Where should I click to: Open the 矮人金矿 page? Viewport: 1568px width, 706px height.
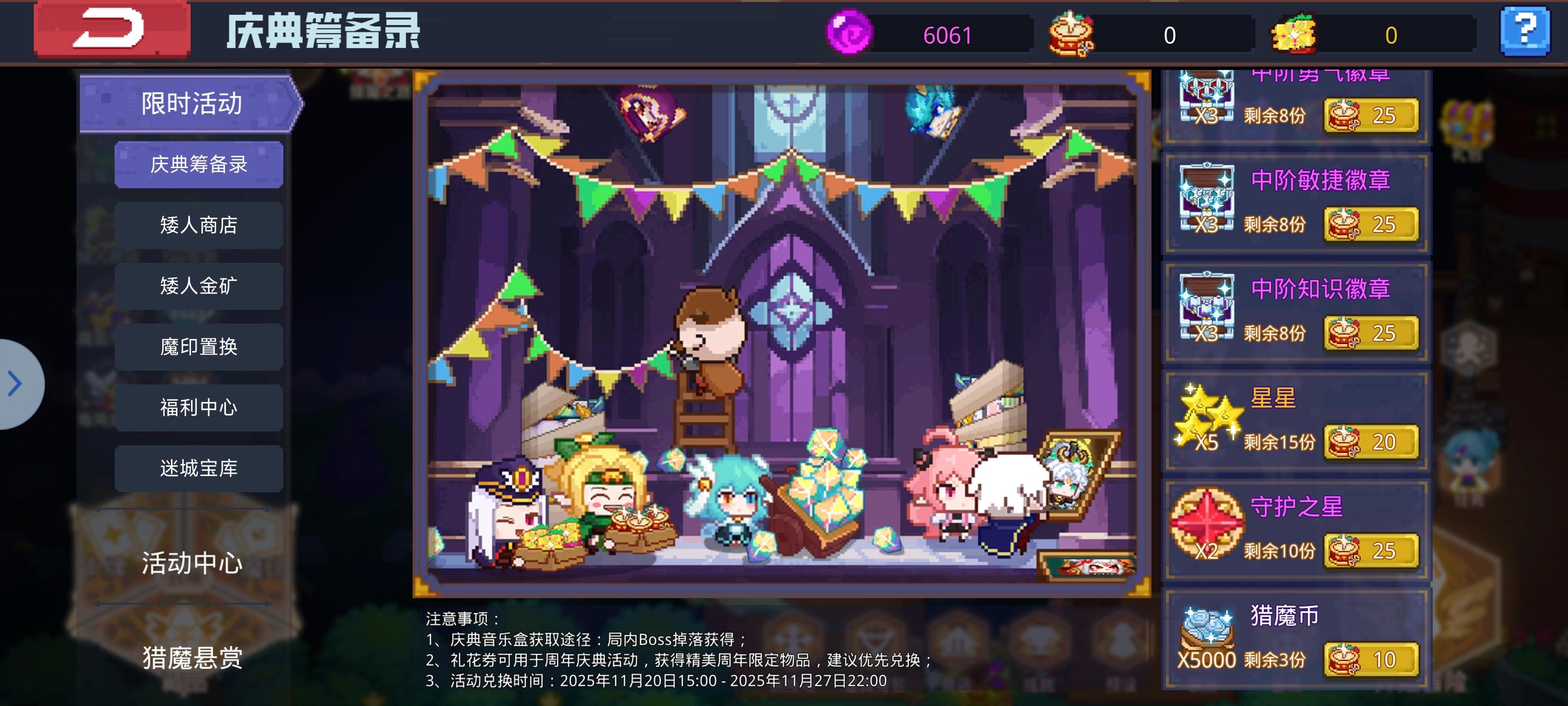coord(199,286)
